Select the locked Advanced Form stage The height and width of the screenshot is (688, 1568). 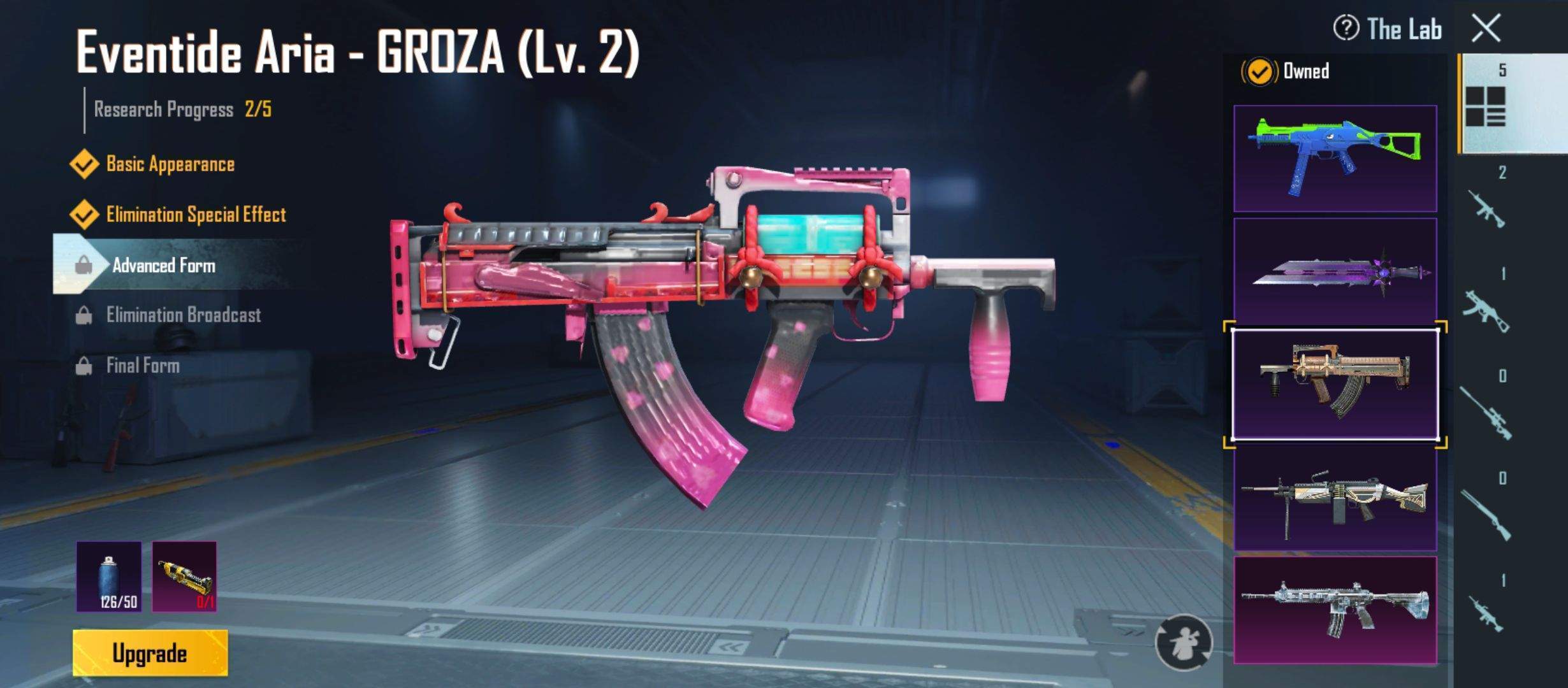pos(163,265)
